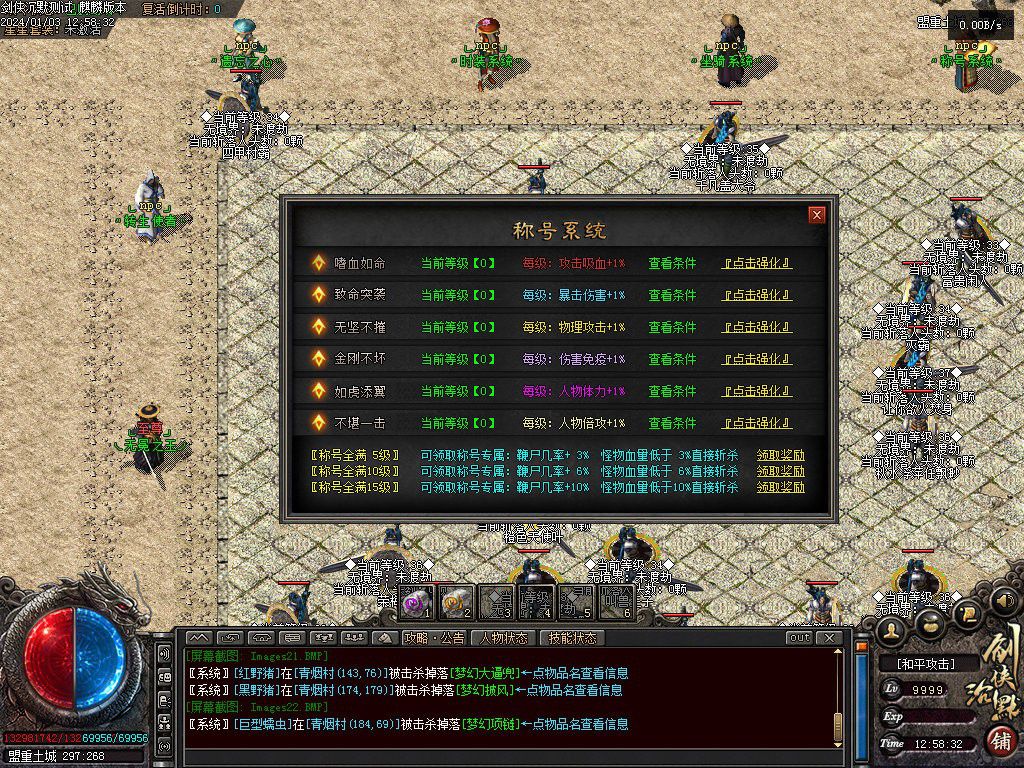Image resolution: width=1024 pixels, height=768 pixels.
Task: Upgrade the 致命突袭 title via 点击强化
Action: [757, 296]
